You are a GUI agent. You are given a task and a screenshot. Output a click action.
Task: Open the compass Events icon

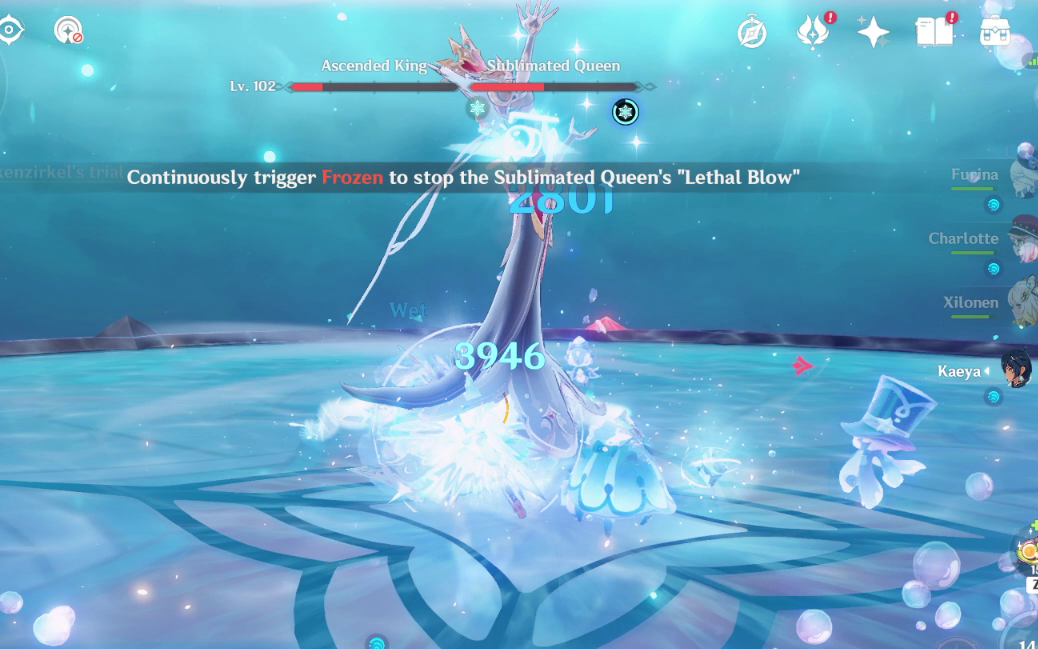(x=752, y=32)
